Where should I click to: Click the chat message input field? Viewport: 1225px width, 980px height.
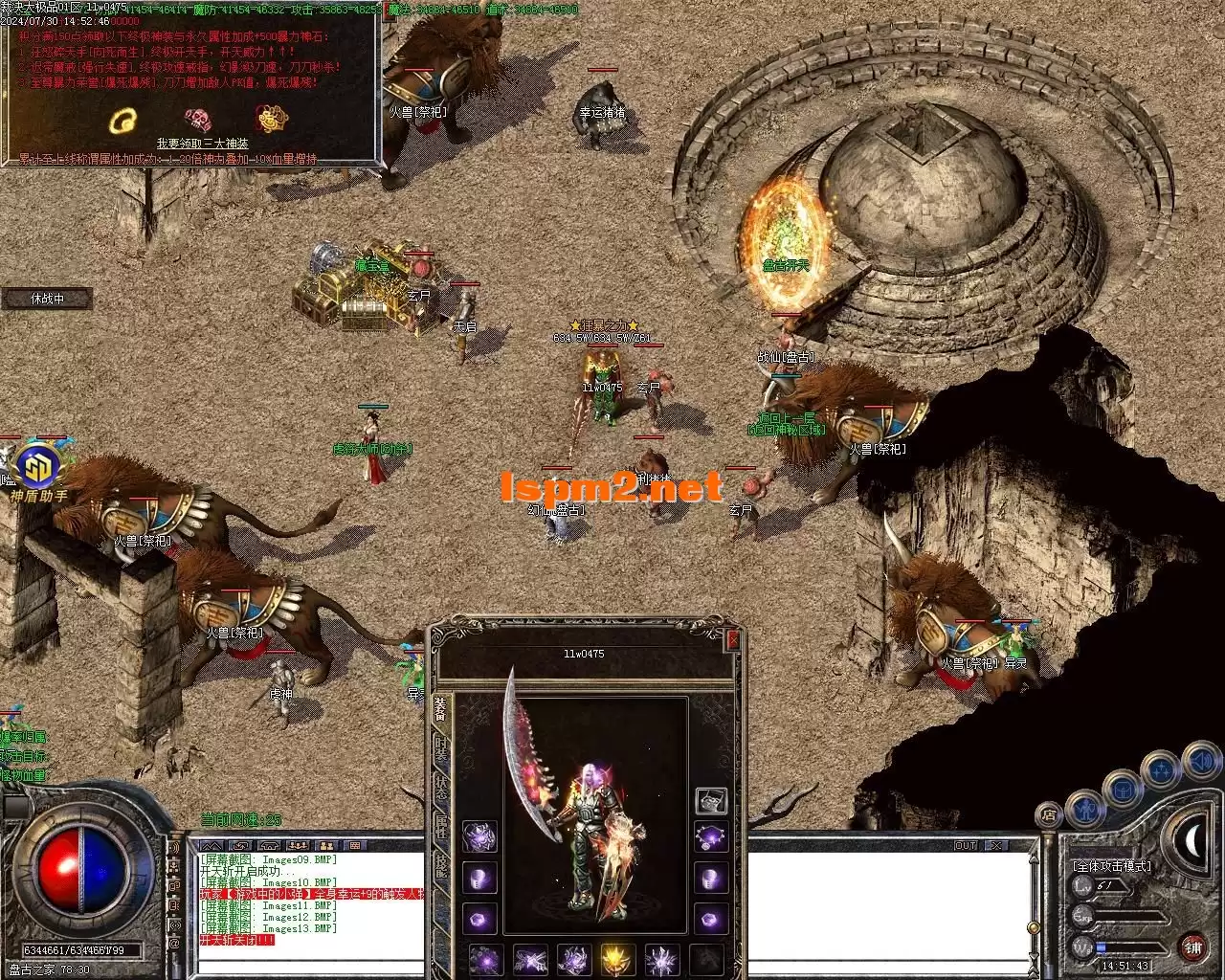pos(306,965)
